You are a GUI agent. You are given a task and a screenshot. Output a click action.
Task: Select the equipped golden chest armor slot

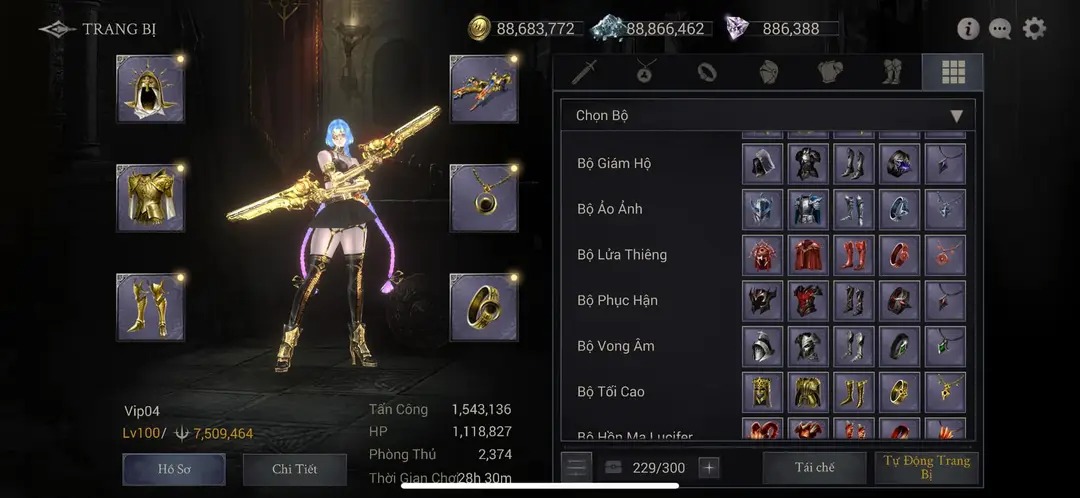pos(150,198)
